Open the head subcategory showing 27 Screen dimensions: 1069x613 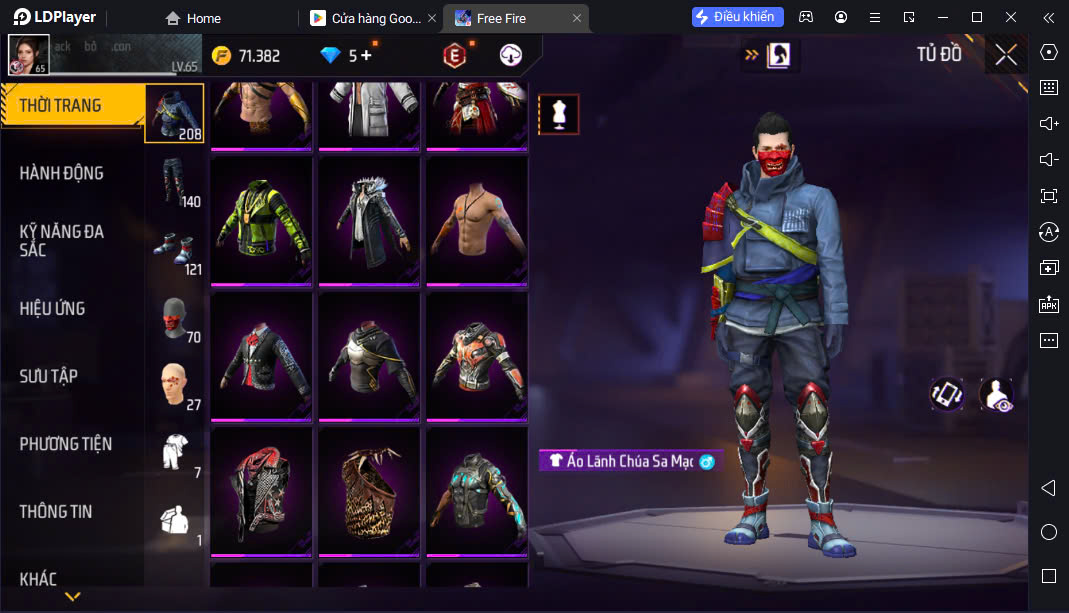(x=175, y=386)
